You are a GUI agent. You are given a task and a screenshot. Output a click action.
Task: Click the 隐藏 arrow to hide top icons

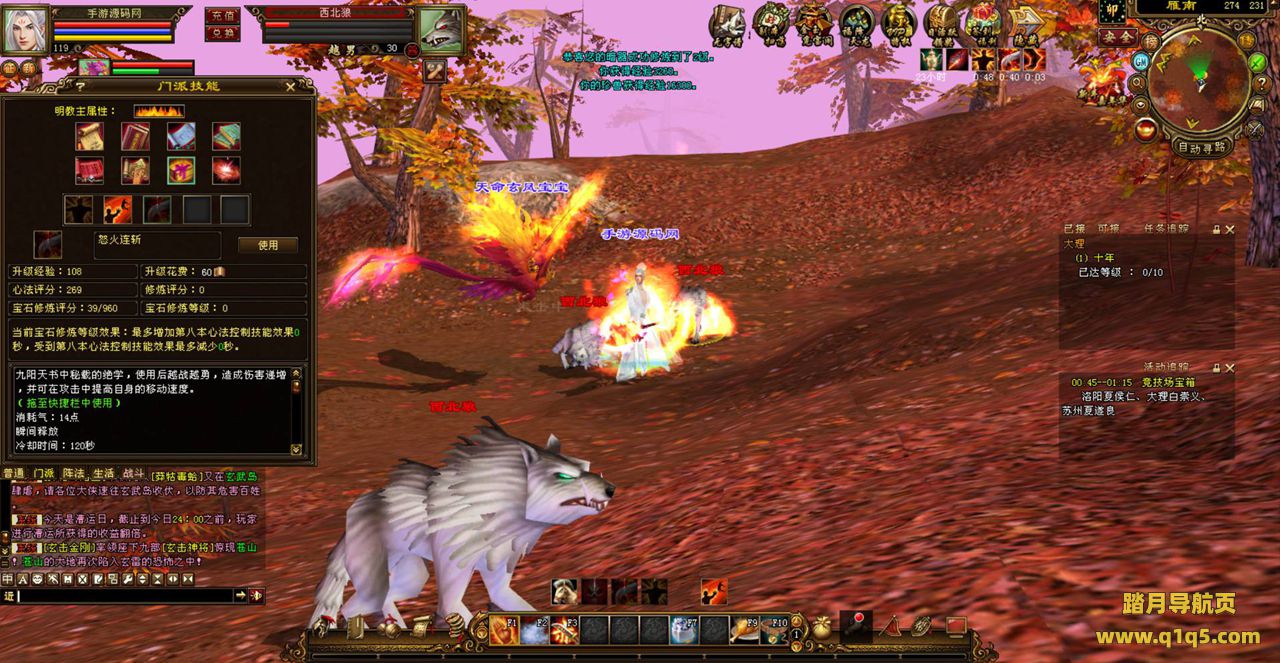(1028, 24)
